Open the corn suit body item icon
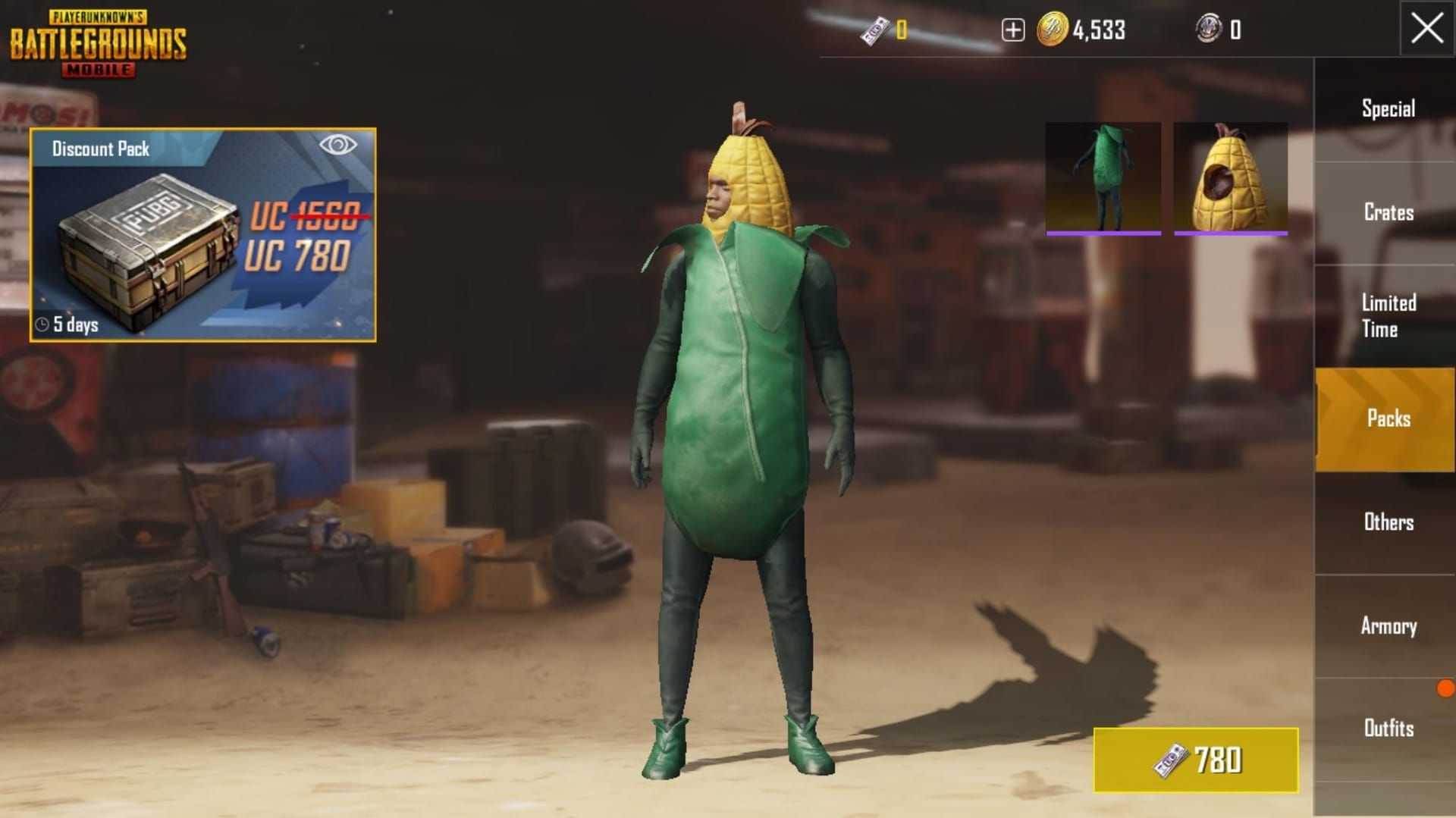 [x=1103, y=178]
